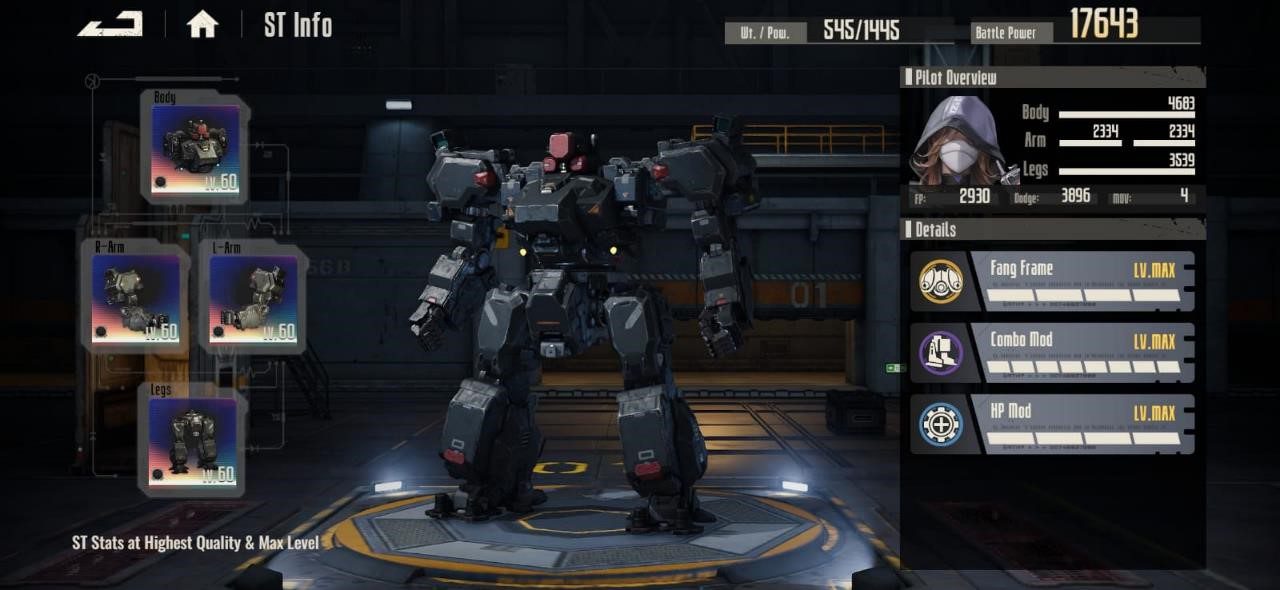Click the hooded pilot portrait
1280x590 pixels.
coord(960,138)
